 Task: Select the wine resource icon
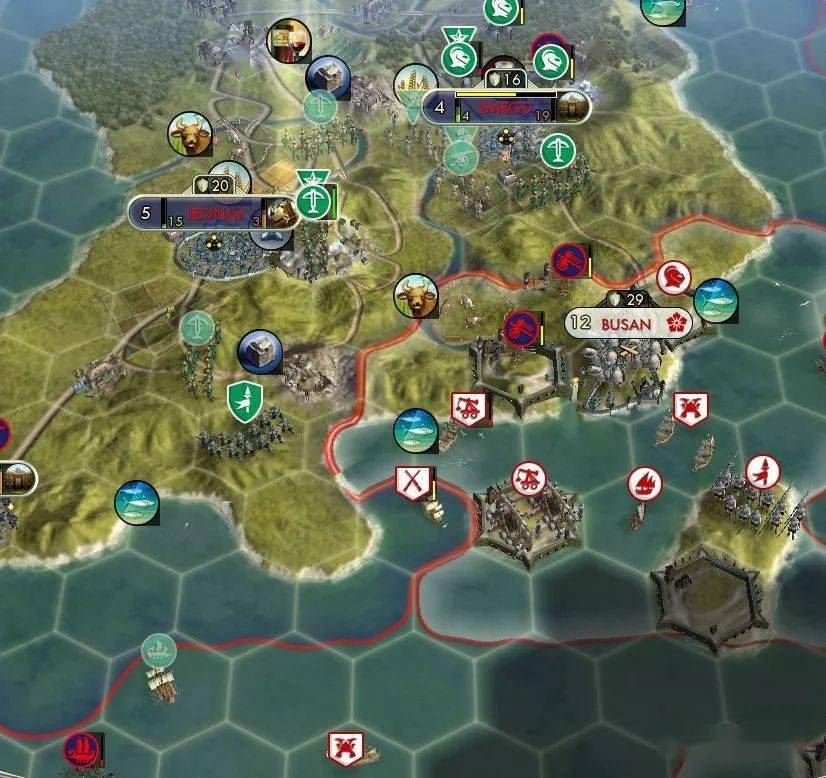point(290,41)
